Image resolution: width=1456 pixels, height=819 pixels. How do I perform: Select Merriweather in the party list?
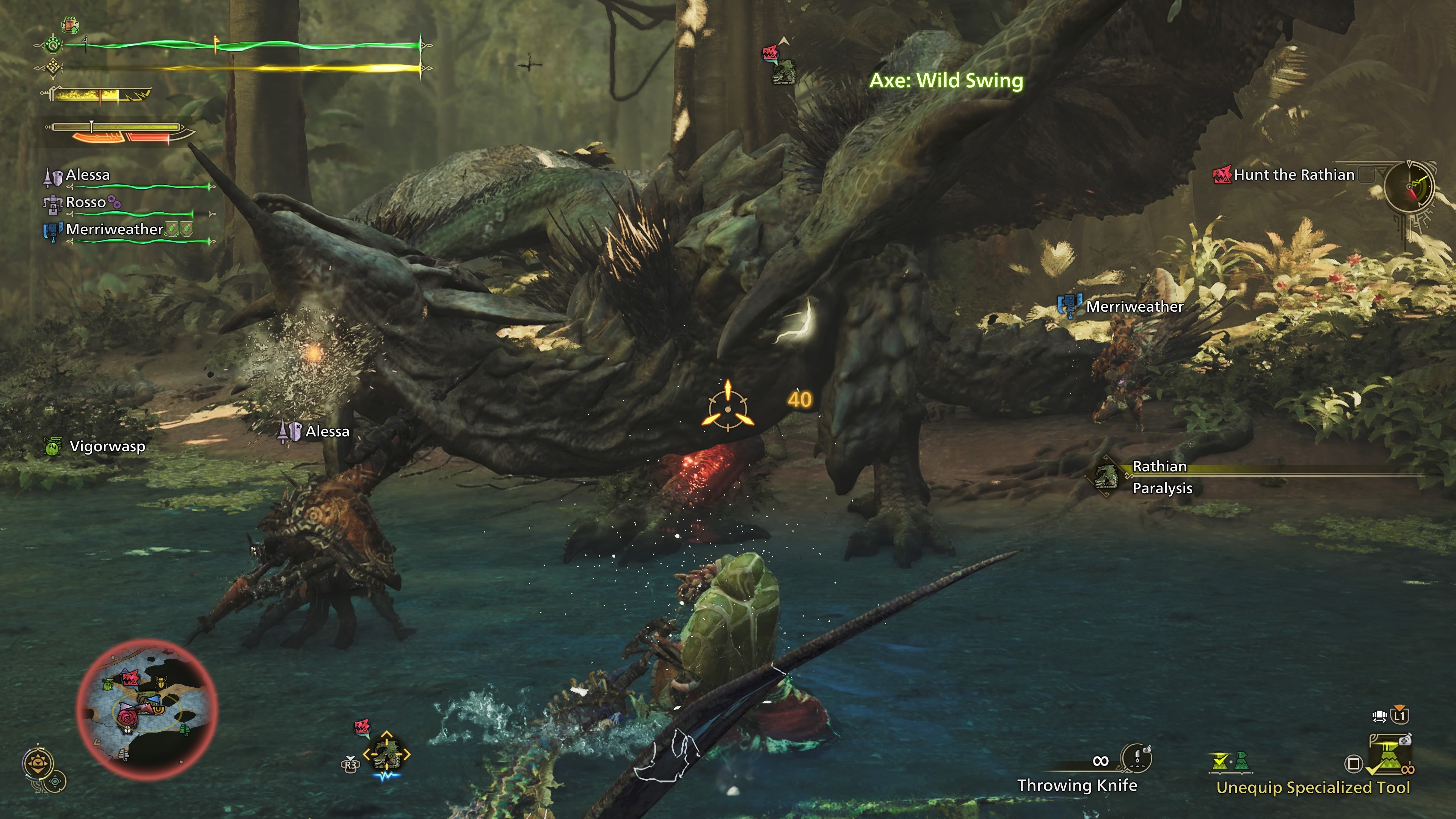coord(114,229)
